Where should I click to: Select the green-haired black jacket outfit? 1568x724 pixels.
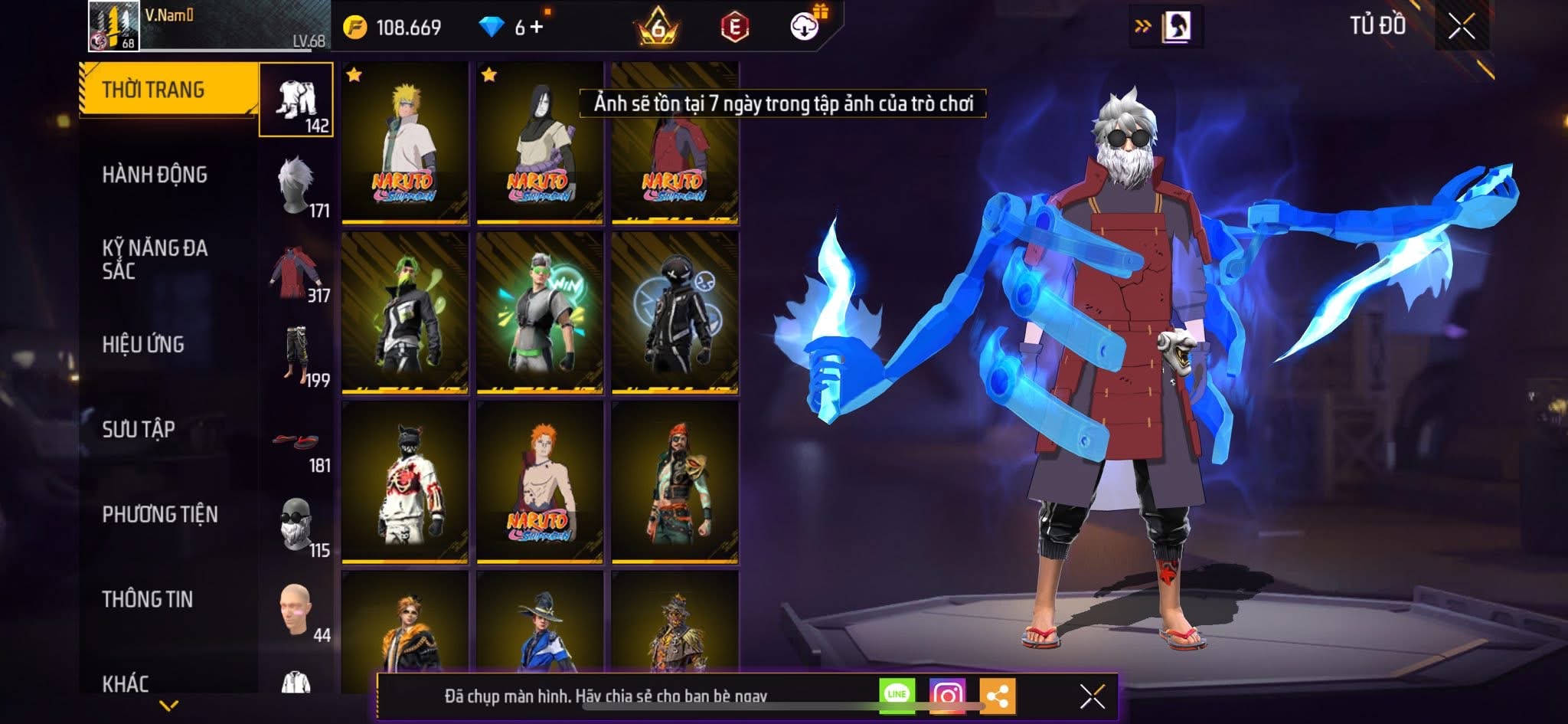coord(405,313)
